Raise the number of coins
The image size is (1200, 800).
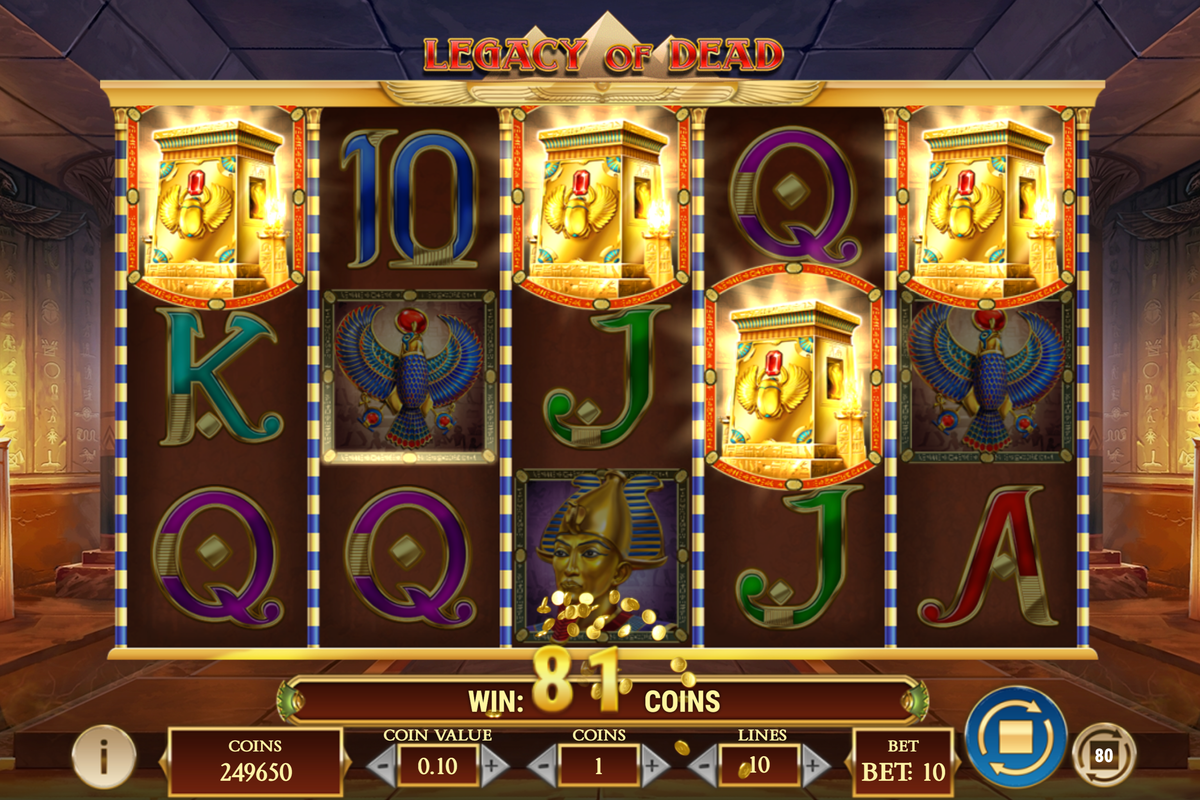click(652, 766)
